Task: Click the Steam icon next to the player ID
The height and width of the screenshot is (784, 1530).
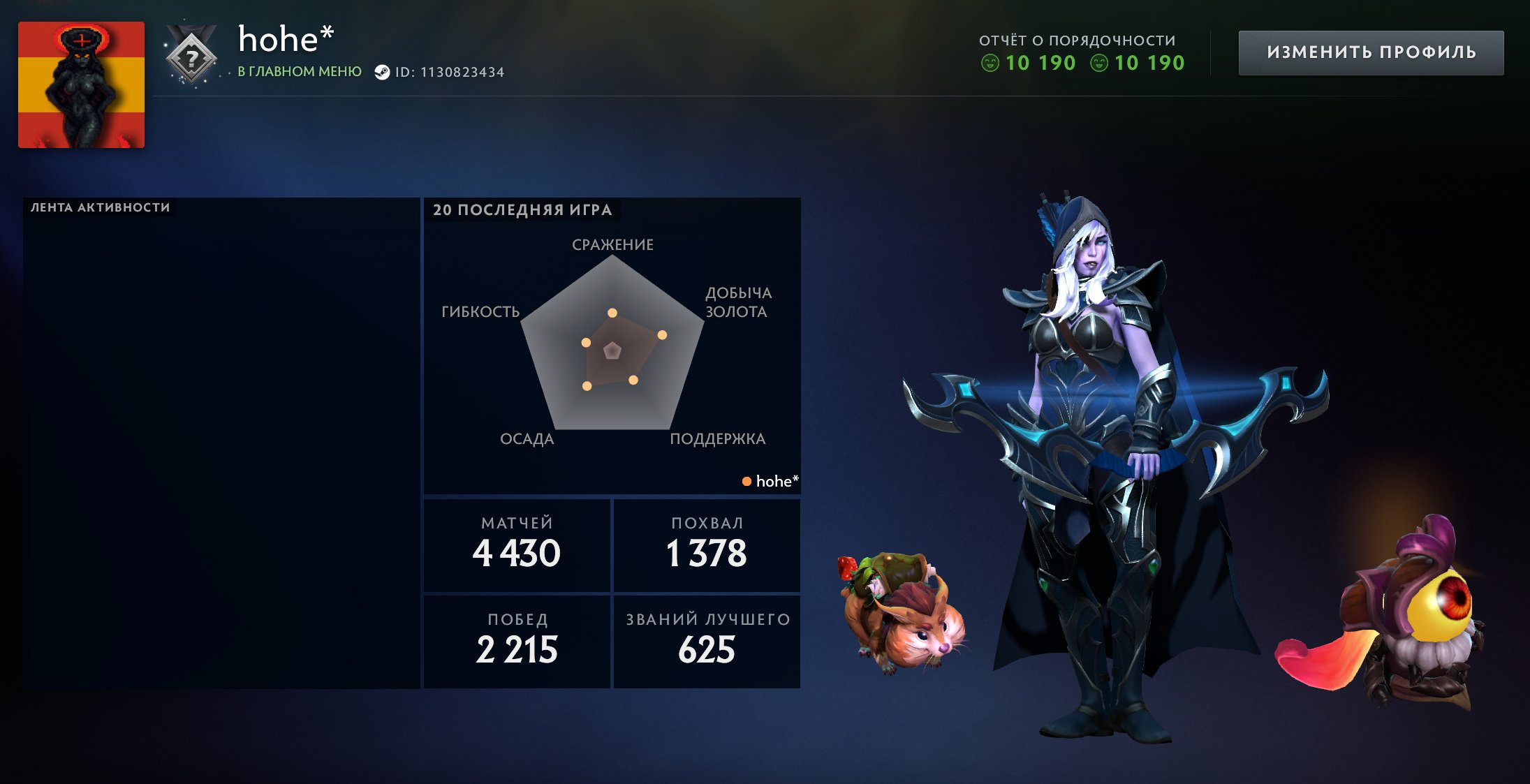Action: pyautogui.click(x=383, y=71)
